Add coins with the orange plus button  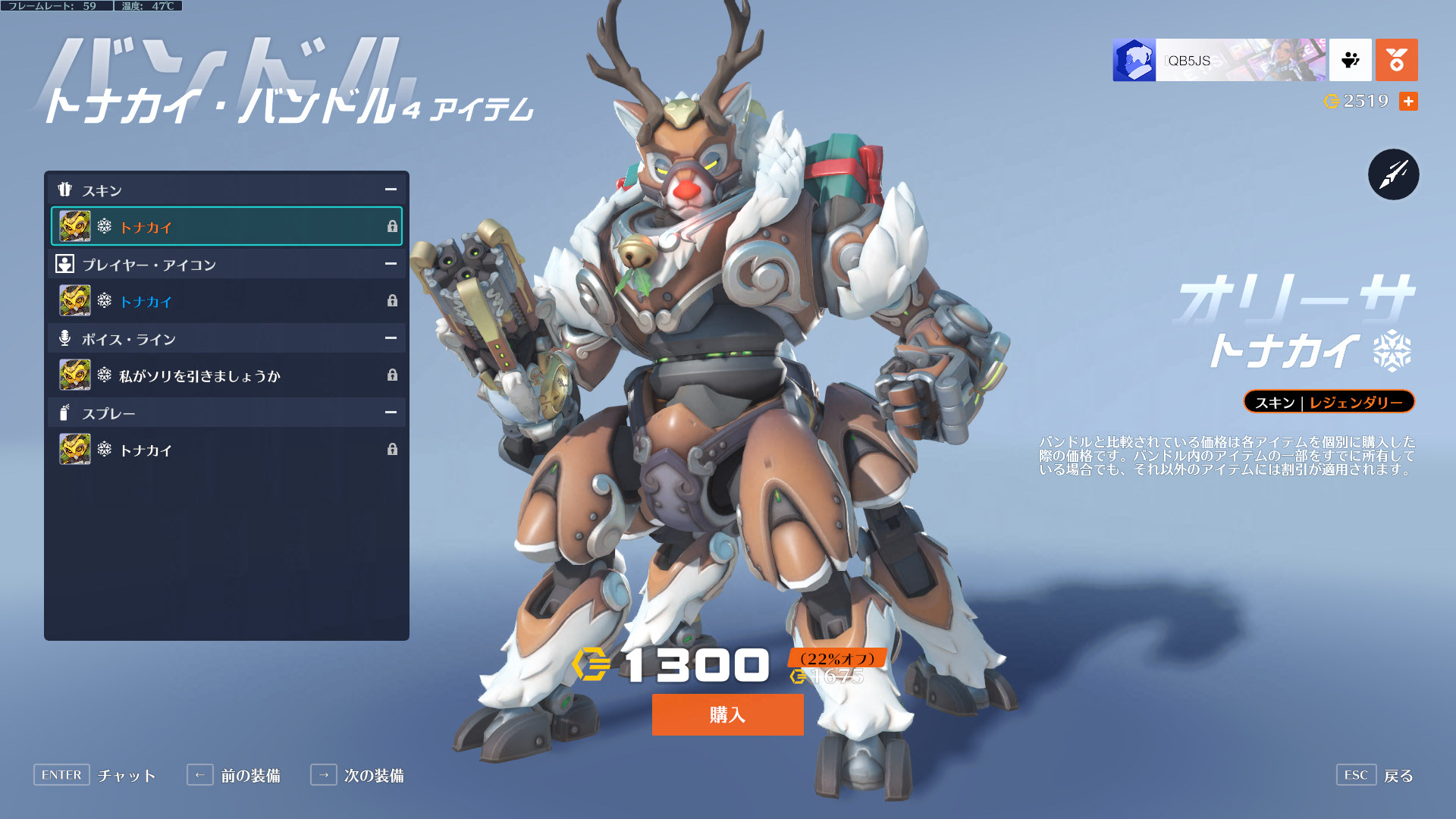point(1408,102)
